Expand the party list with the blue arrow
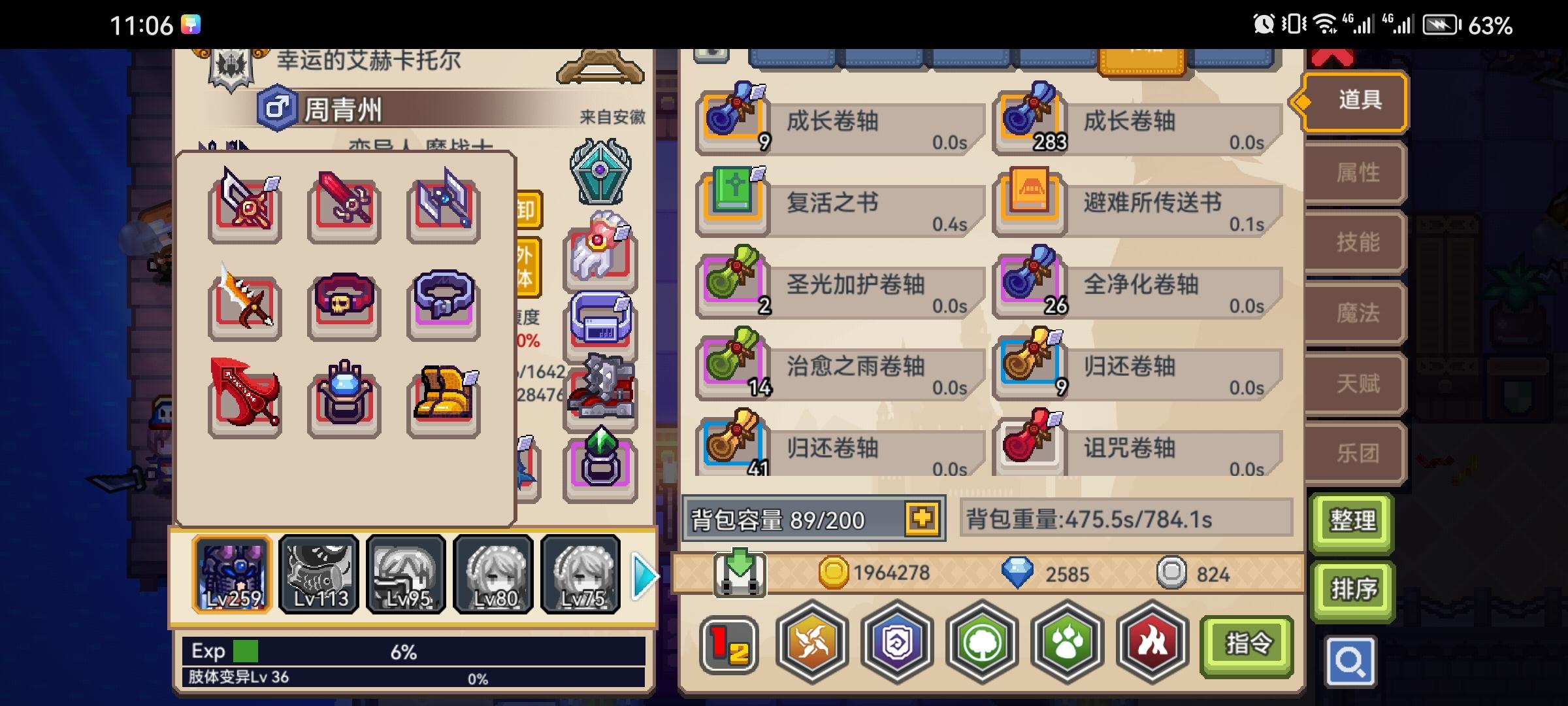Viewport: 1568px width, 706px height. coord(644,575)
